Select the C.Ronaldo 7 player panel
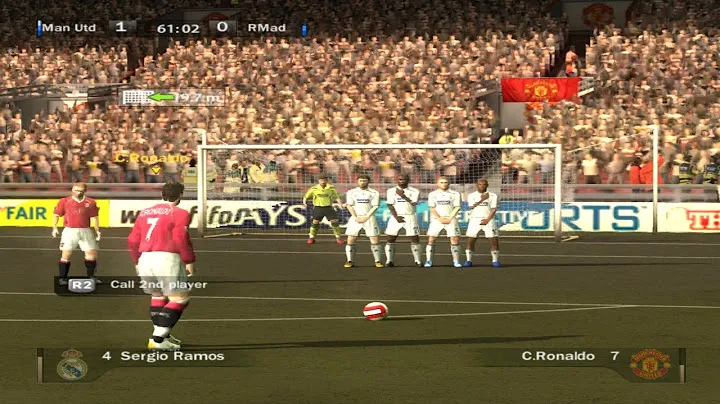 coord(564,356)
